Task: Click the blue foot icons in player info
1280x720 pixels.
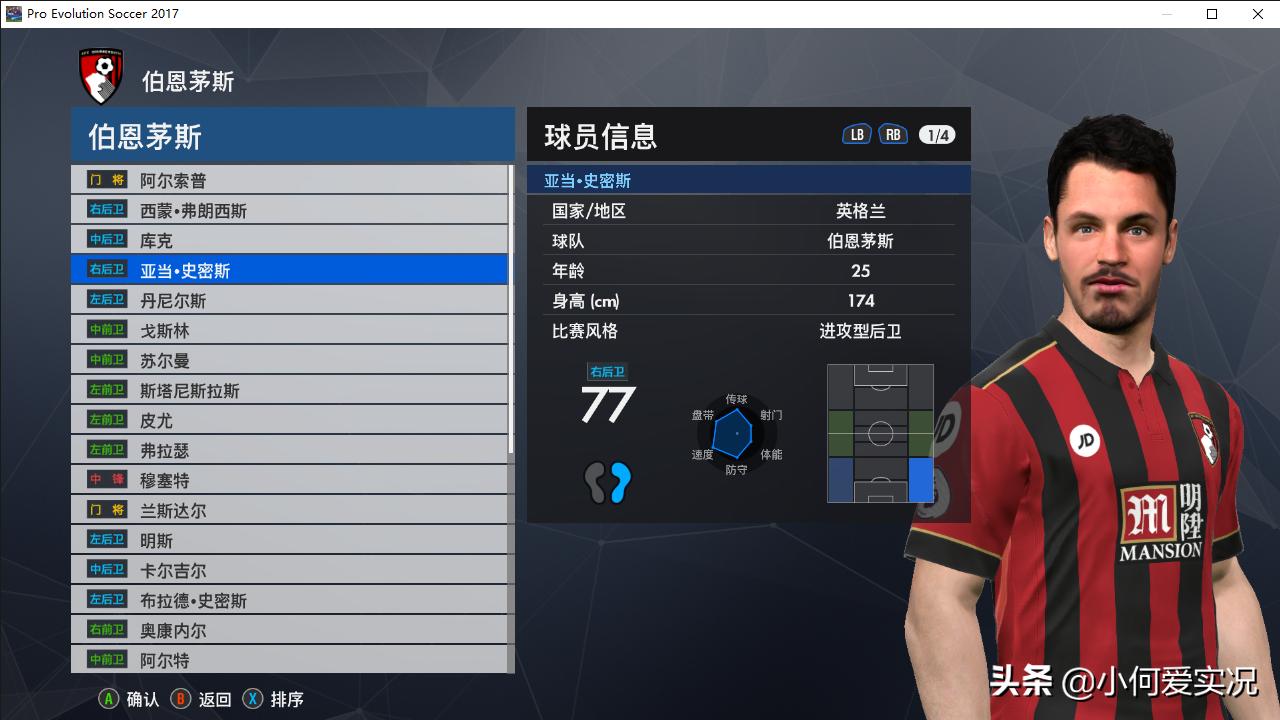Action: click(609, 484)
